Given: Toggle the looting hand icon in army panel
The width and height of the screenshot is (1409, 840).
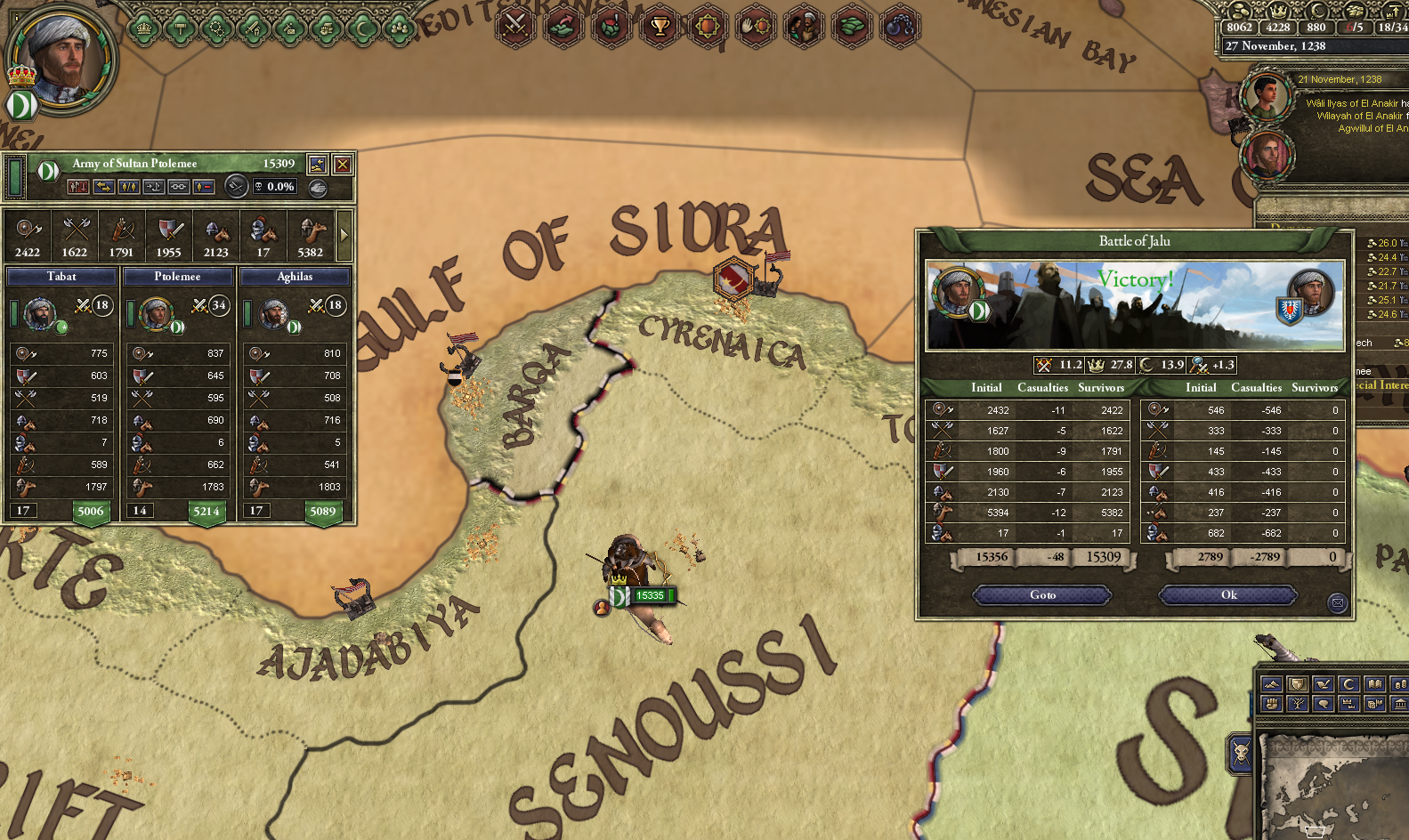Looking at the screenshot, I should pos(317,187).
